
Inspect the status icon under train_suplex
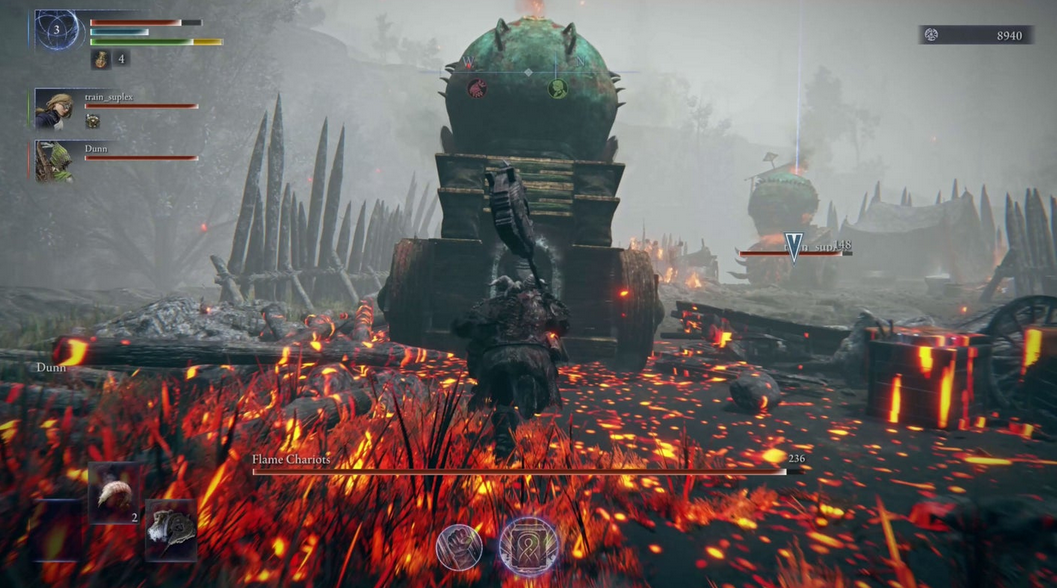coord(92,121)
